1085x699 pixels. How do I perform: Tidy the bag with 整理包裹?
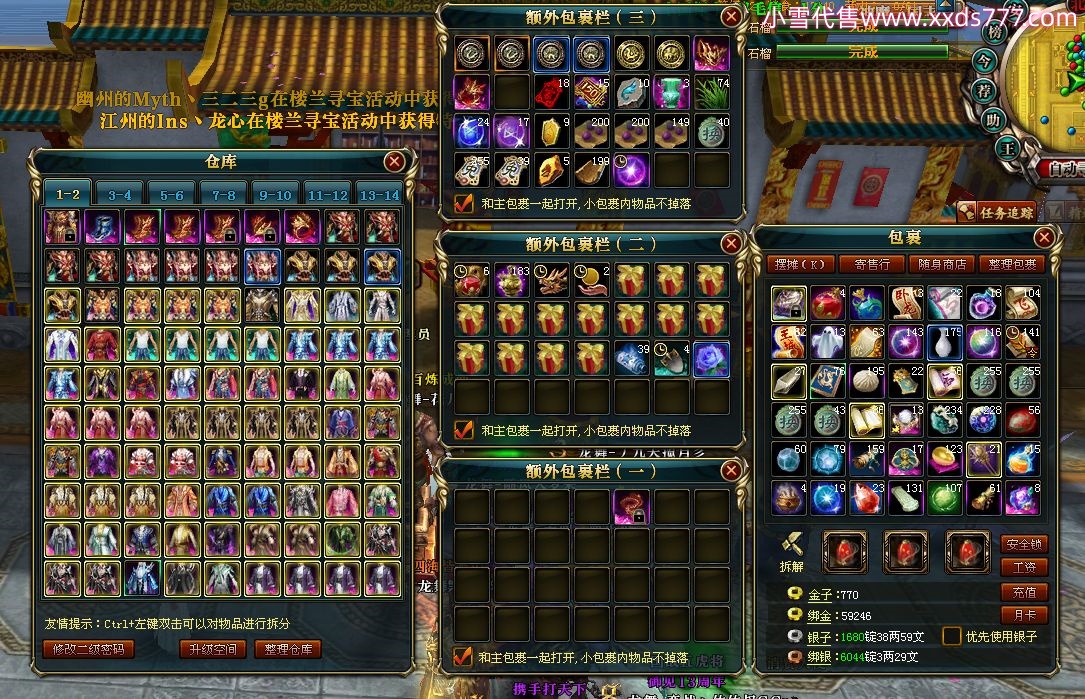[x=1012, y=265]
